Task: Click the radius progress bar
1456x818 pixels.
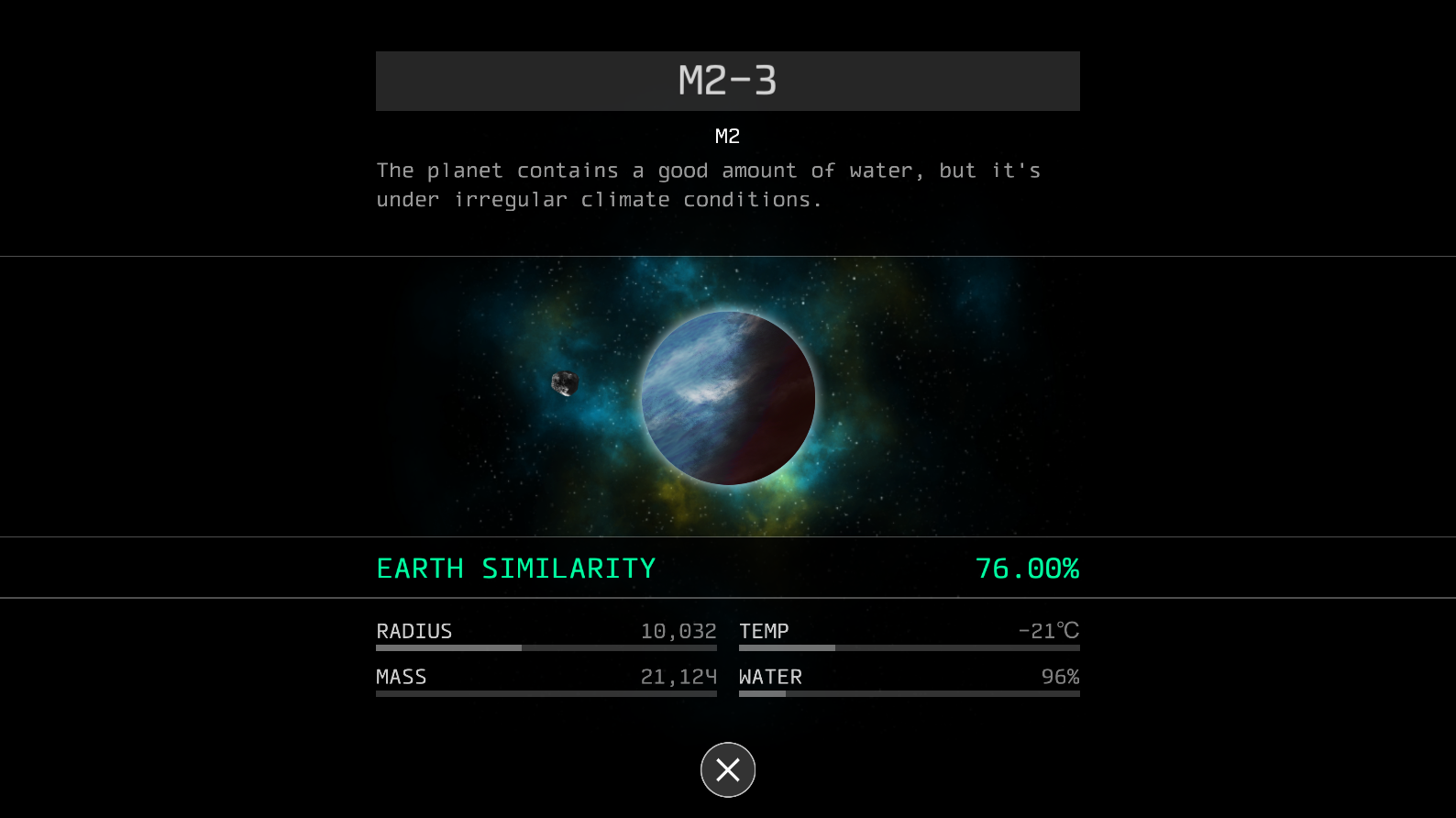Action: click(546, 647)
